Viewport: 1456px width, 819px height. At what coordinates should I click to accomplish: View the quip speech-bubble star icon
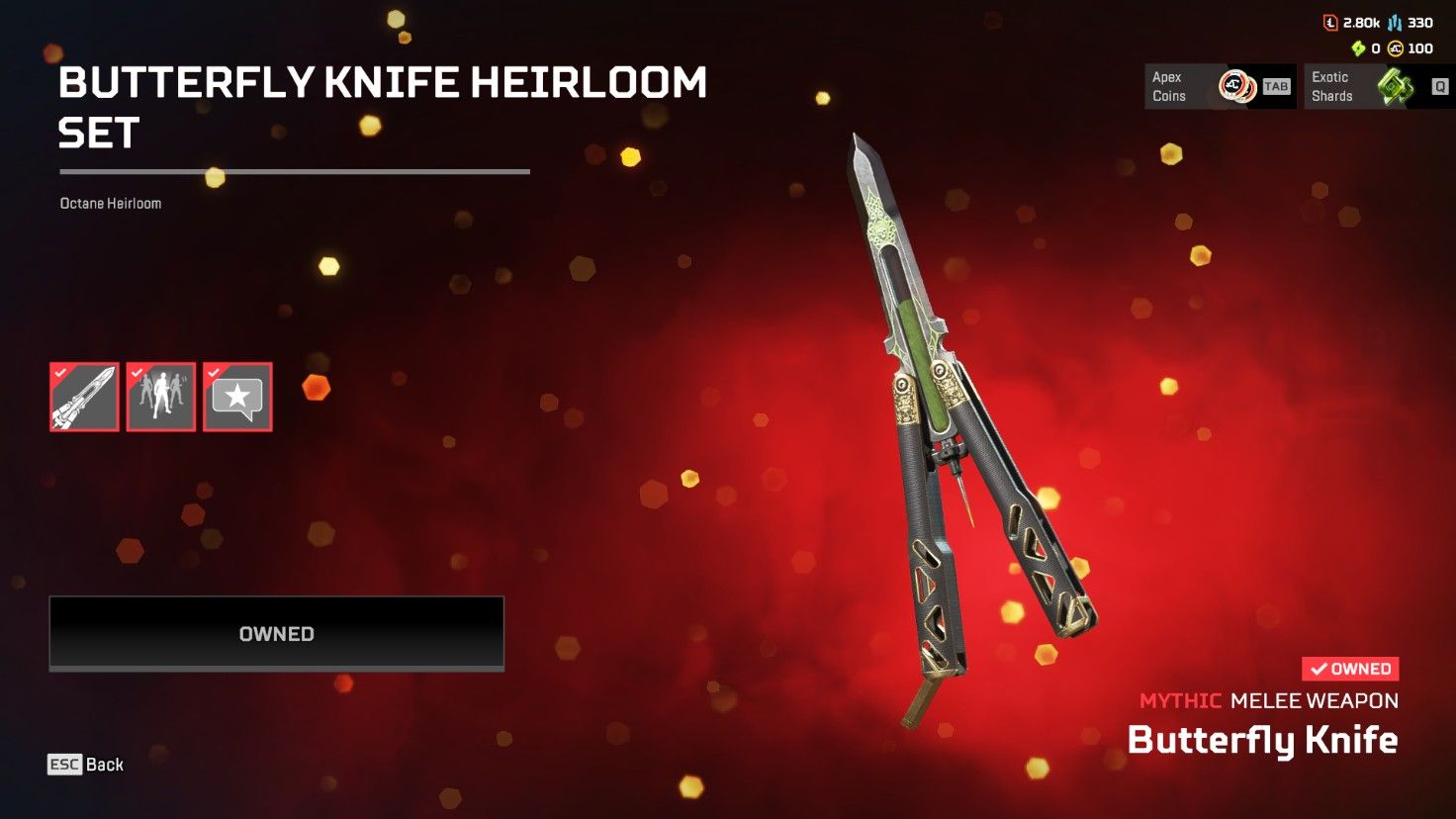(x=236, y=396)
